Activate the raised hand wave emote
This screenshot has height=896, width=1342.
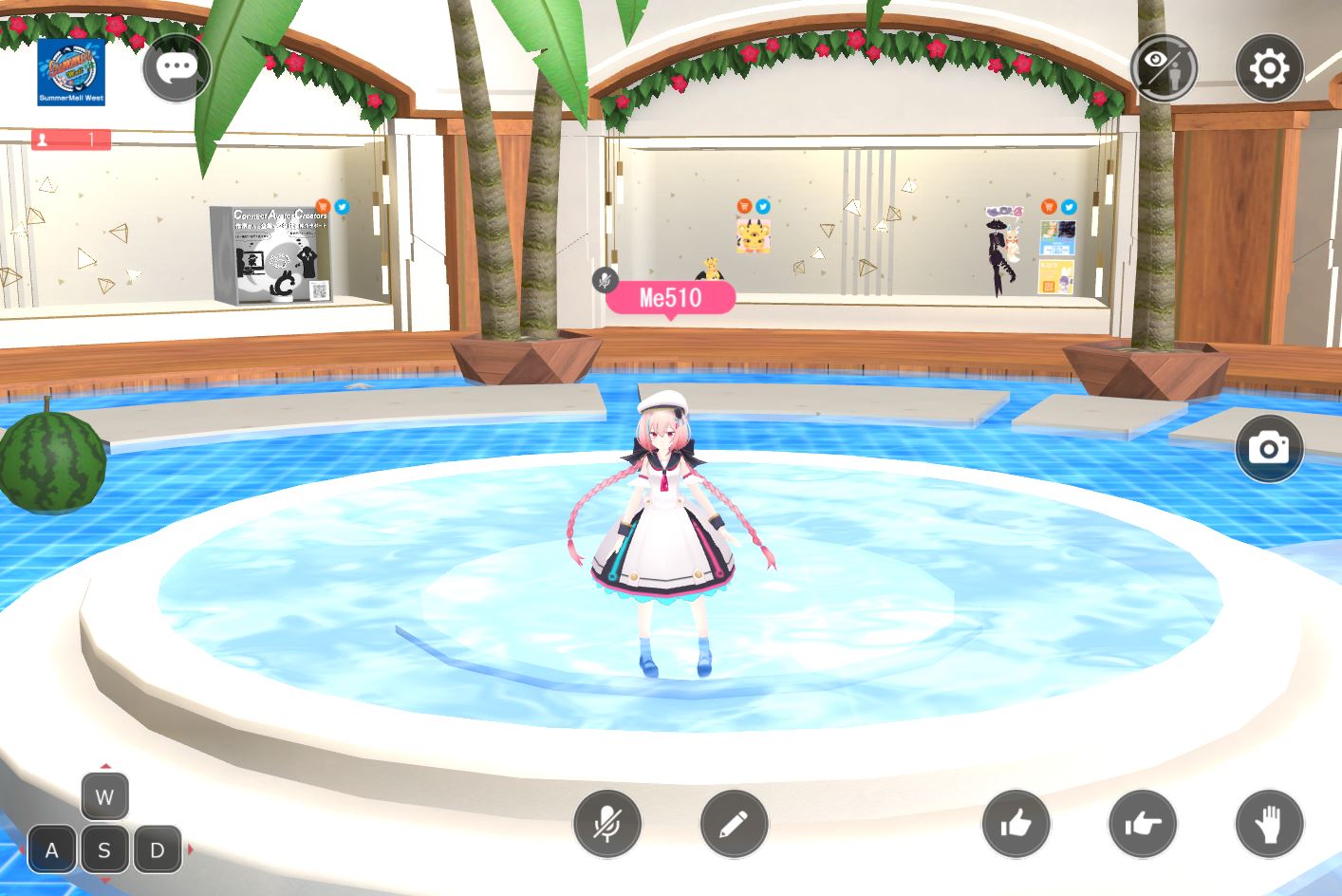[1269, 823]
